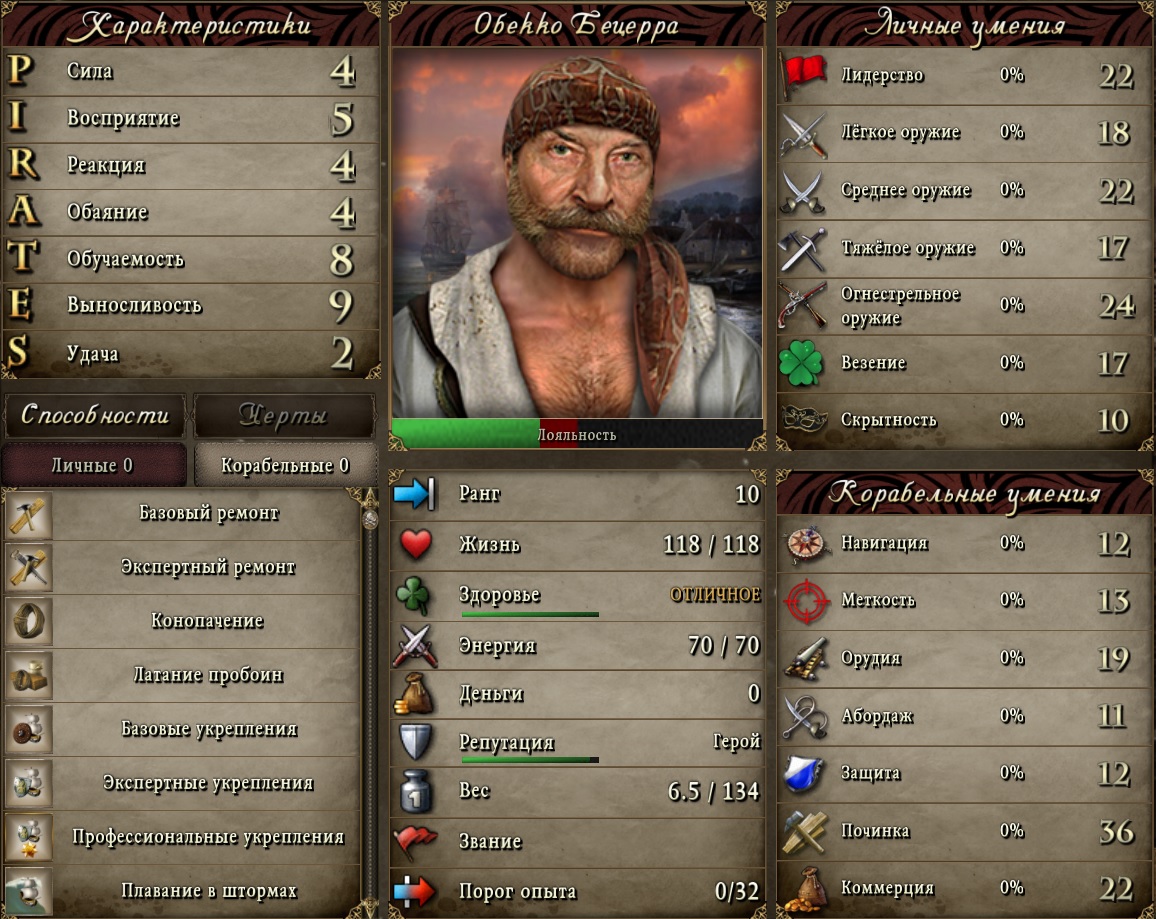Pick the Конопачение ability row
The width and height of the screenshot is (1156, 919).
tap(208, 621)
